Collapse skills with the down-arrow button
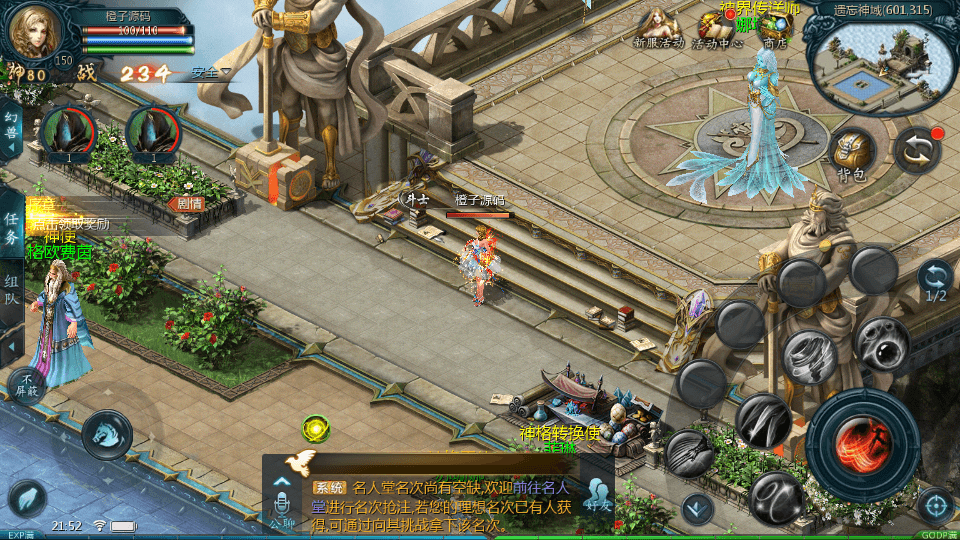The image size is (960, 540). point(697,508)
